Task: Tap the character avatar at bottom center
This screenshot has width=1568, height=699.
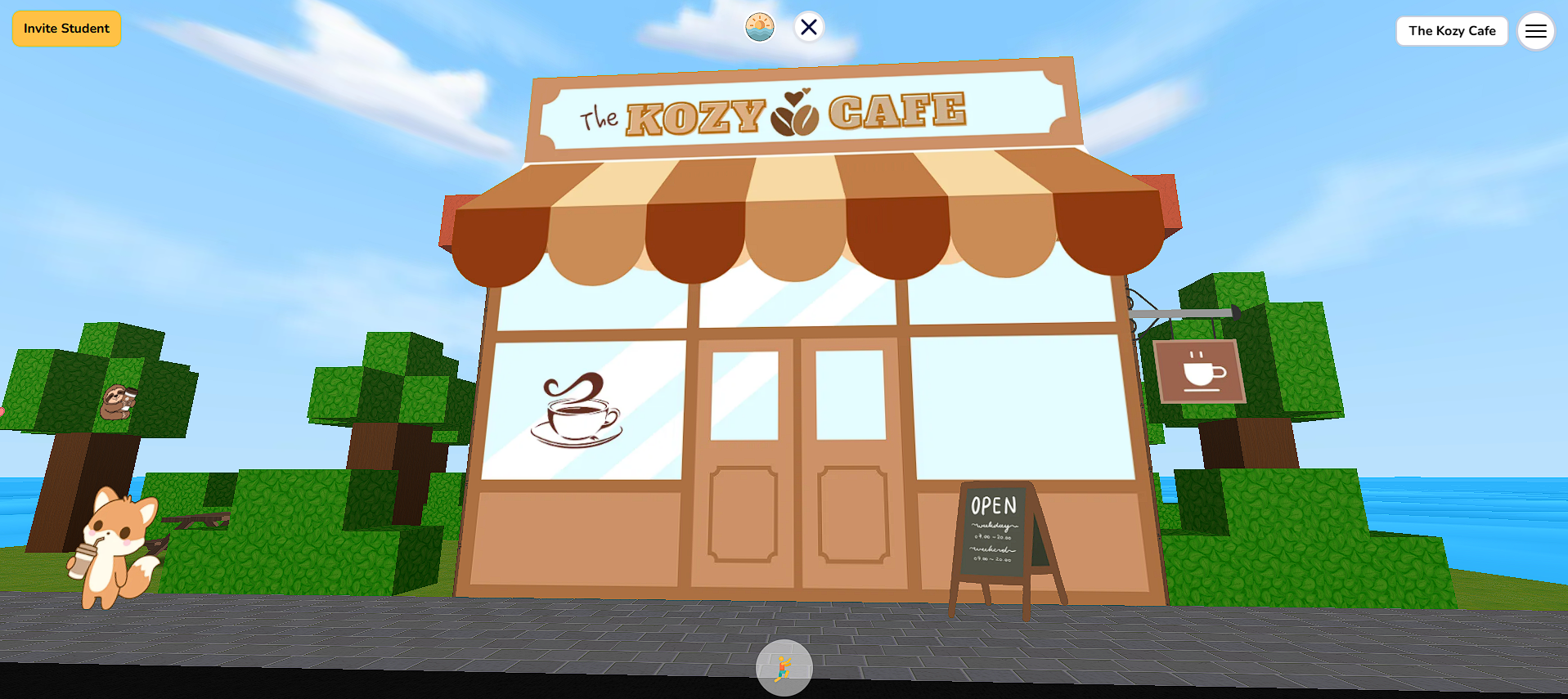Action: (784, 668)
